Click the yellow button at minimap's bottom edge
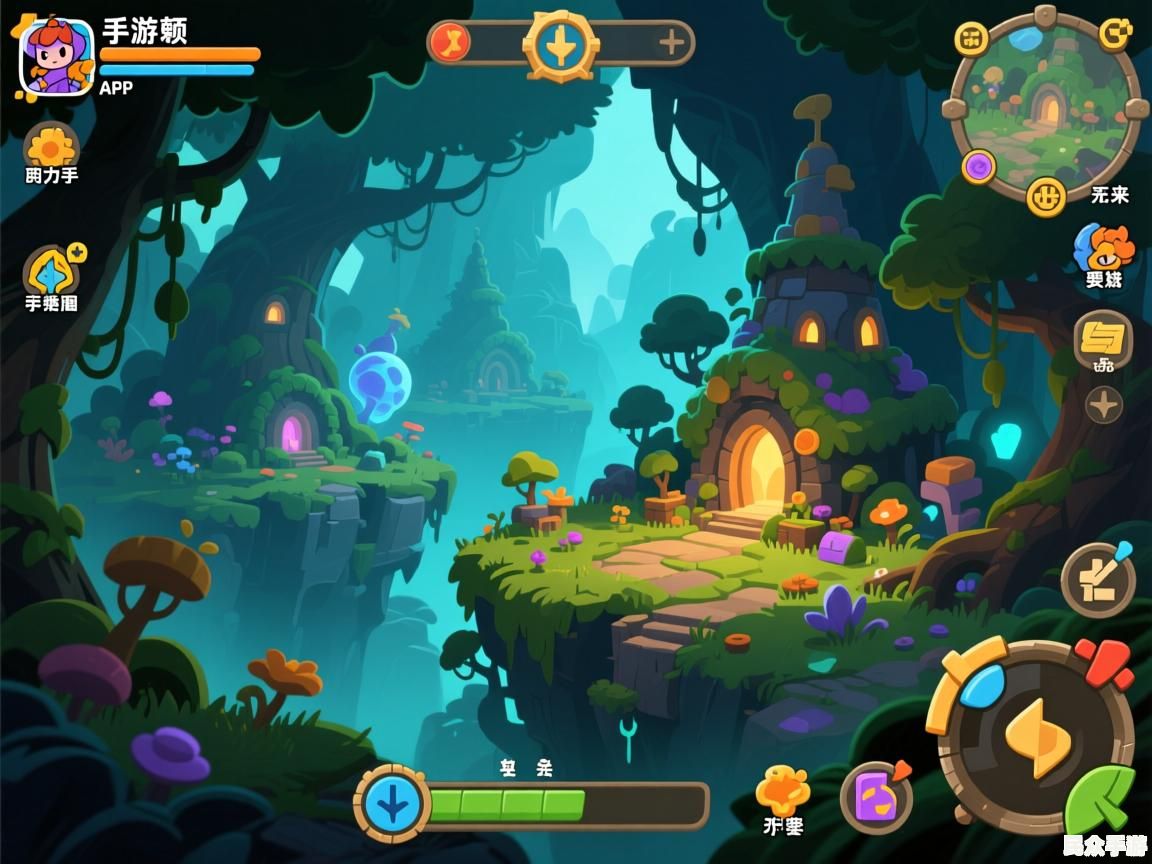The height and width of the screenshot is (864, 1152). point(1046,196)
